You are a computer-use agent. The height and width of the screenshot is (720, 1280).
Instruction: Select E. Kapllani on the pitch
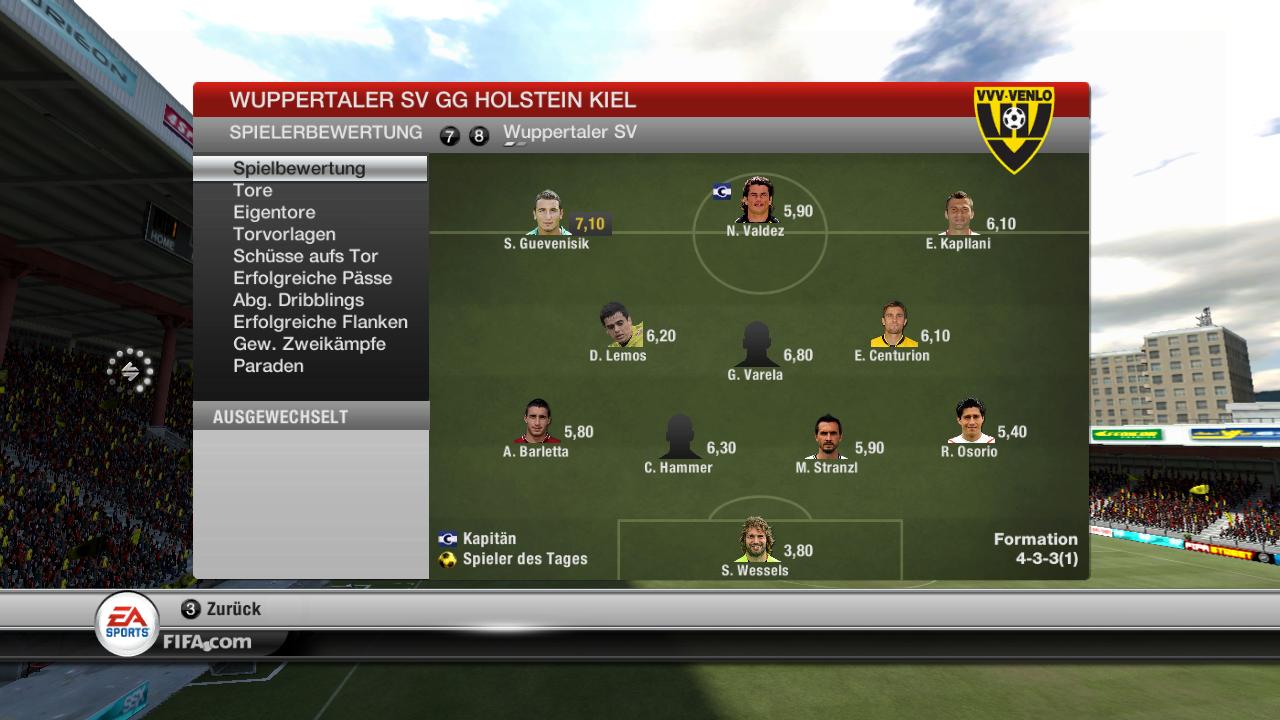click(958, 213)
